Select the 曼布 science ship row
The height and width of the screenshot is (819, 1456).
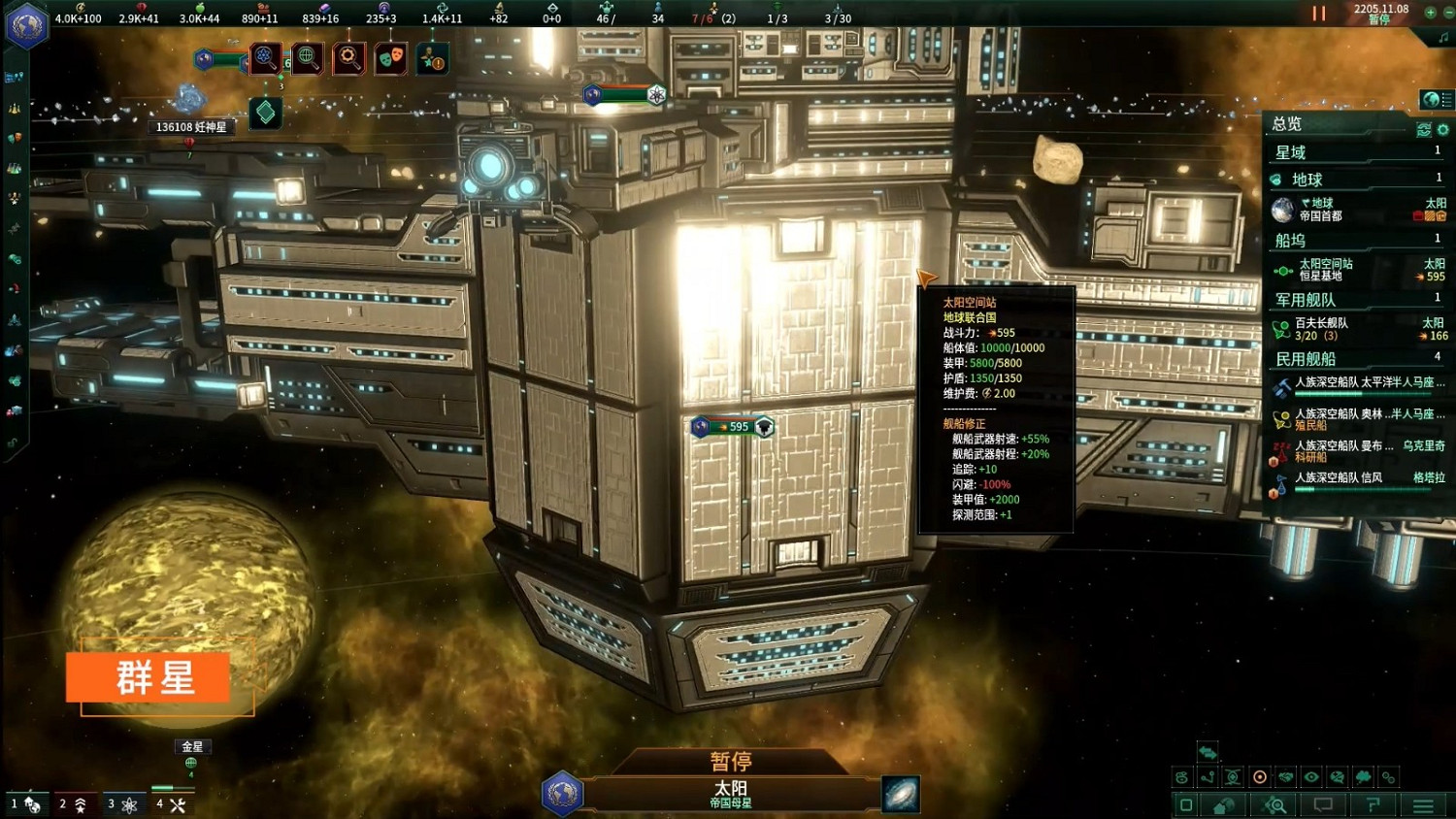coord(1359,450)
